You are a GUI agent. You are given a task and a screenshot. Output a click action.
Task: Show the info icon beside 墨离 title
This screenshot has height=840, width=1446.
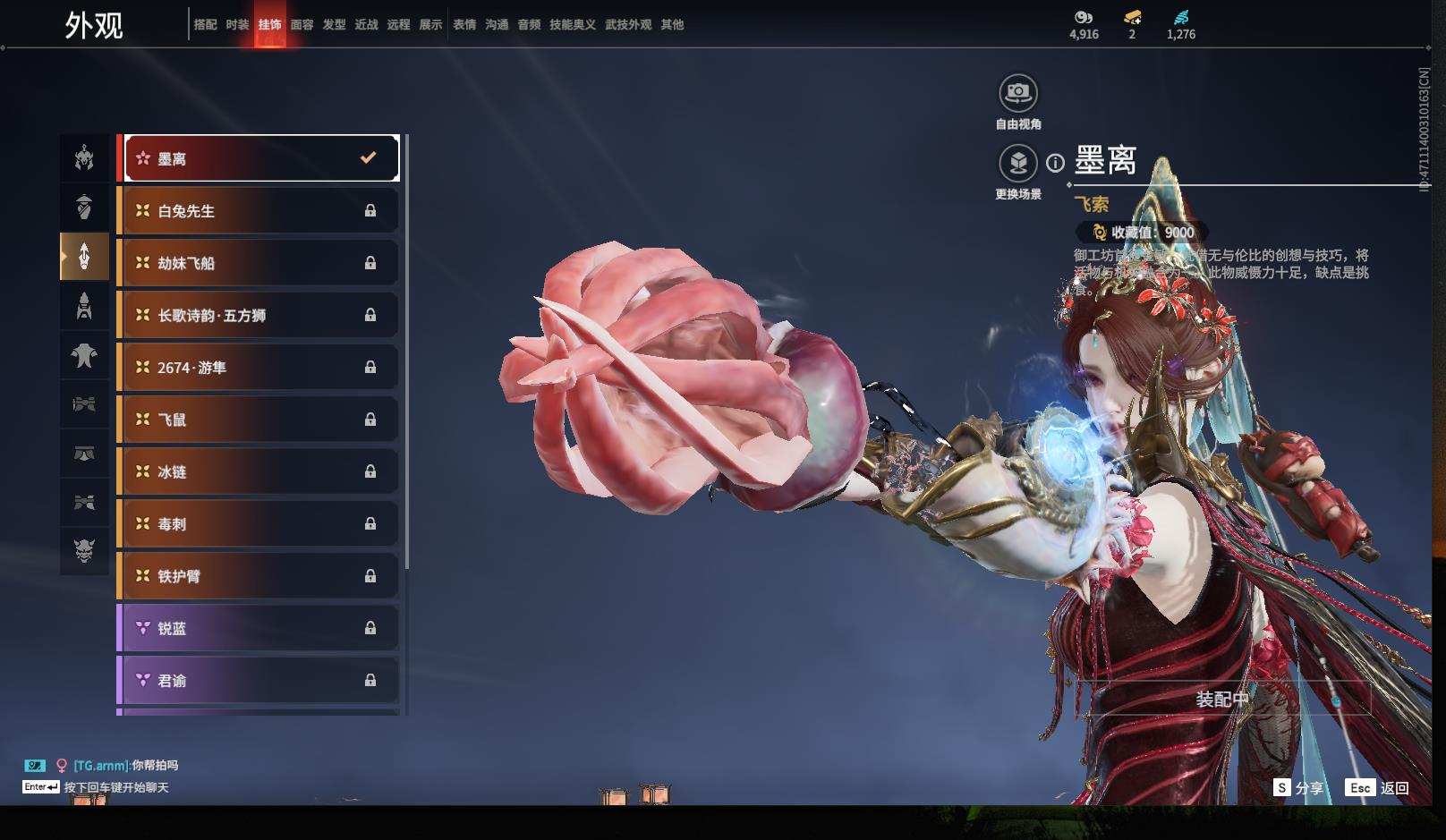click(1056, 163)
